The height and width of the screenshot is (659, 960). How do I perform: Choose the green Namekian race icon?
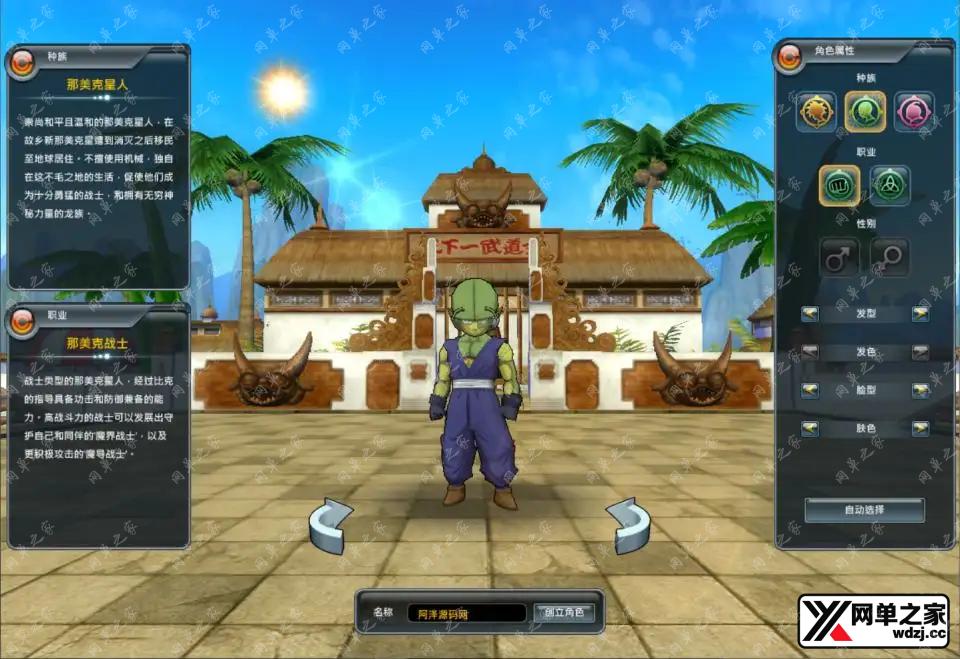point(865,111)
